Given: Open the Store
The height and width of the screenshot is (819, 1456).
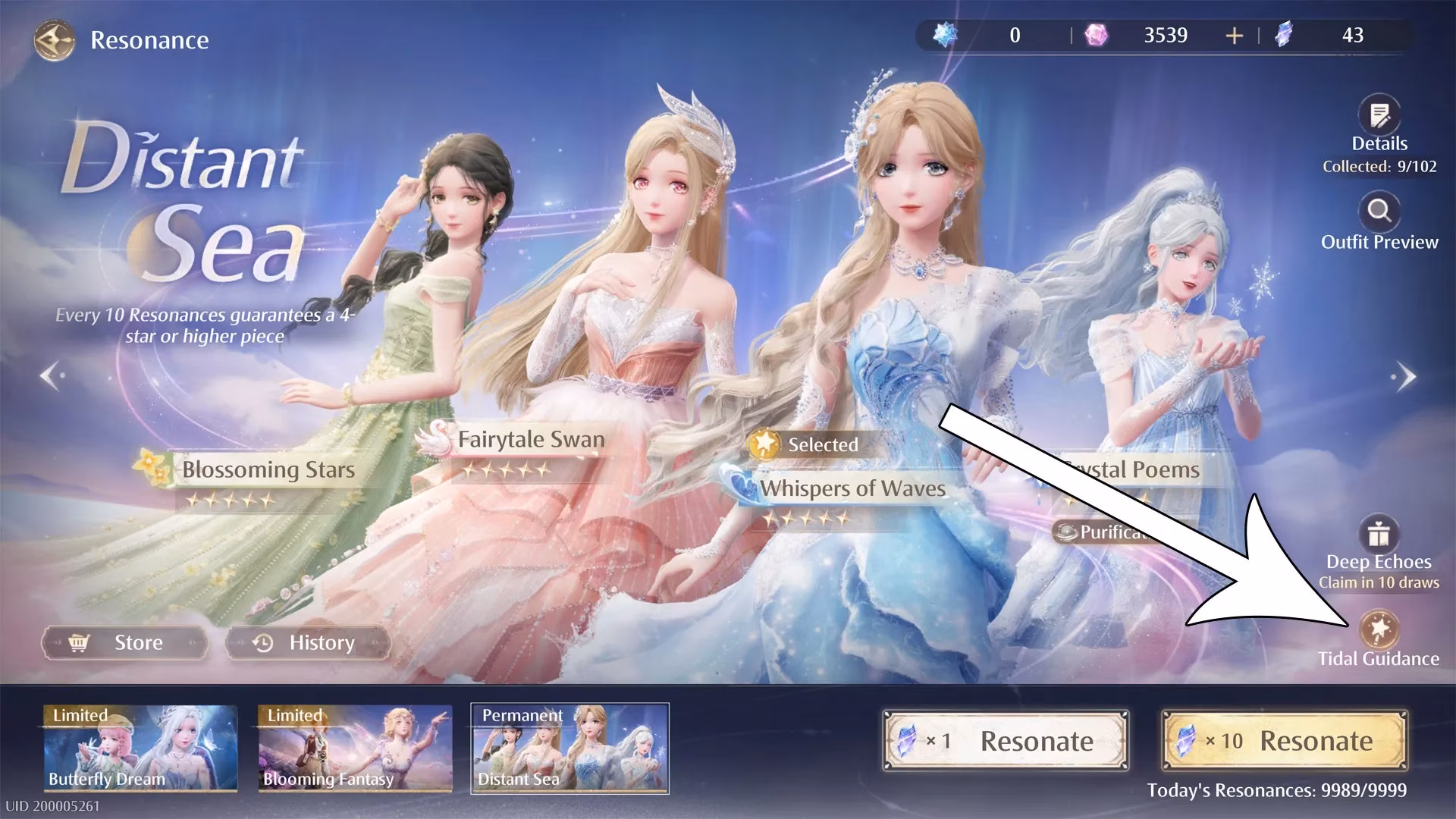Looking at the screenshot, I should 125,643.
